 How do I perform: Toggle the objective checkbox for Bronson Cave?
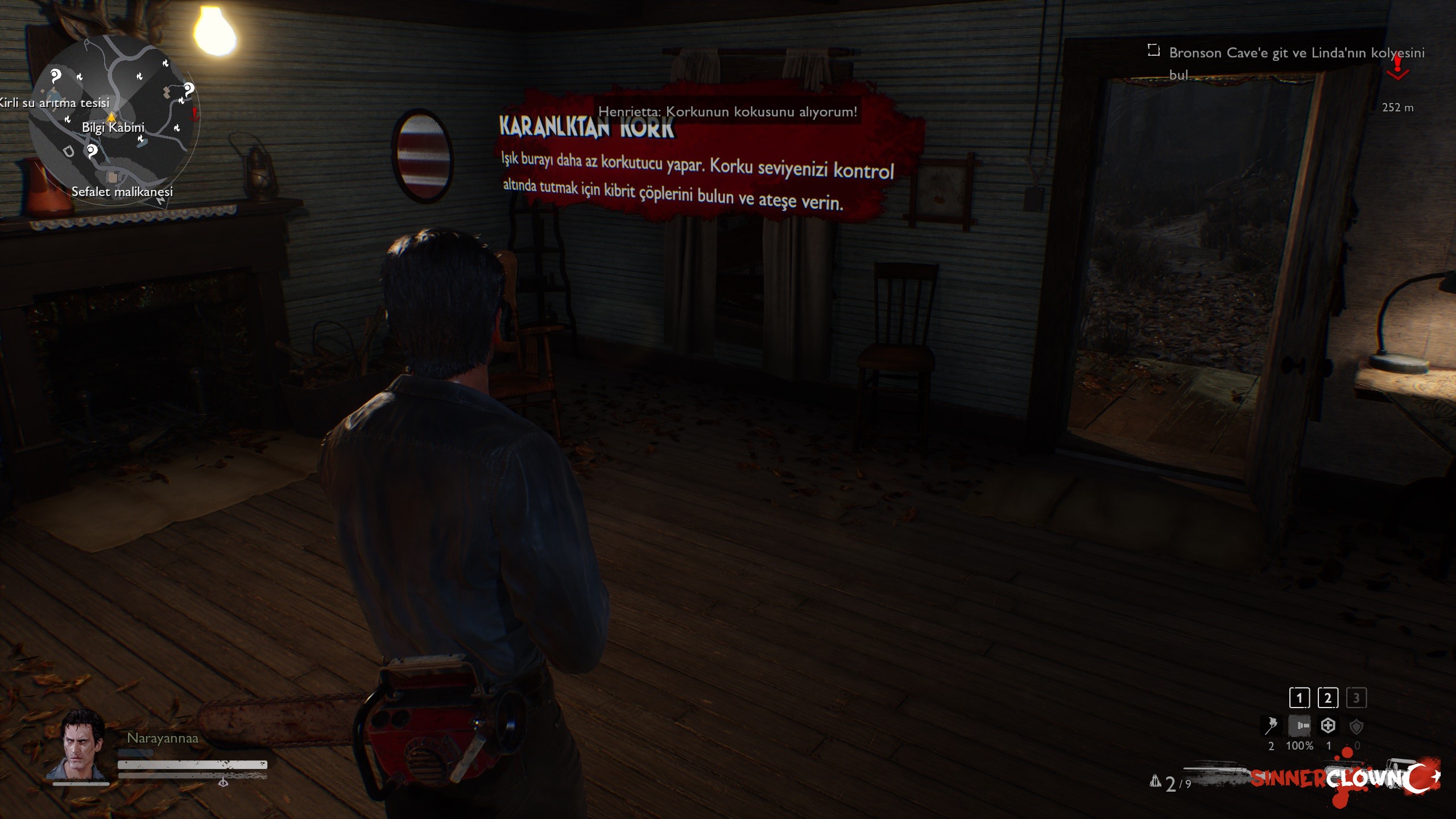(x=1153, y=51)
